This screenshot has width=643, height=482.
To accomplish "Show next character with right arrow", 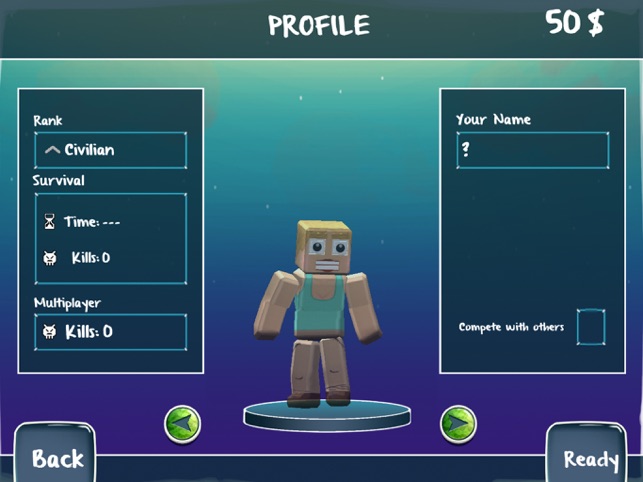I will pyautogui.click(x=458, y=424).
